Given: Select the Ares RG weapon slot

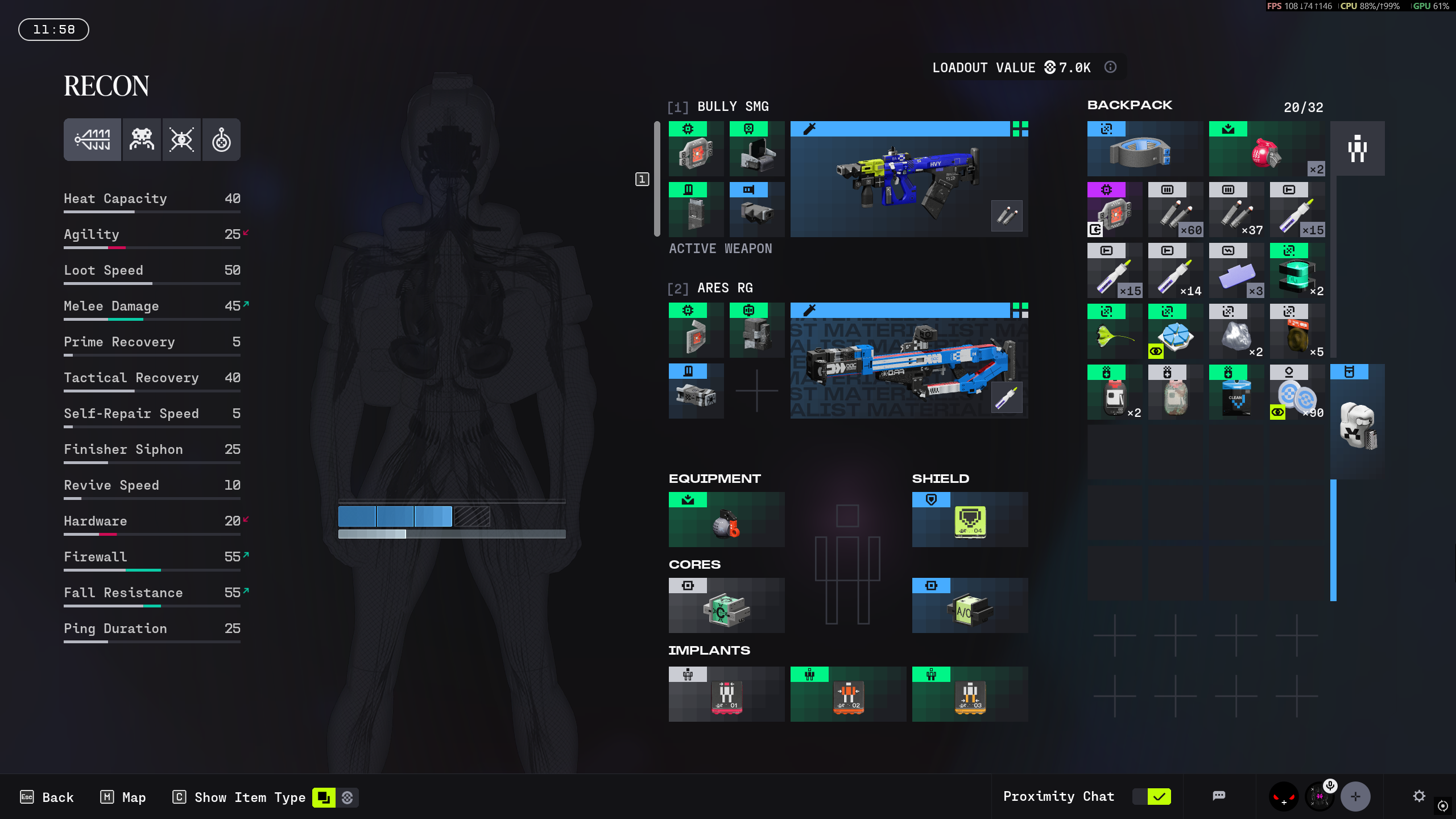Looking at the screenshot, I should pyautogui.click(x=908, y=361).
